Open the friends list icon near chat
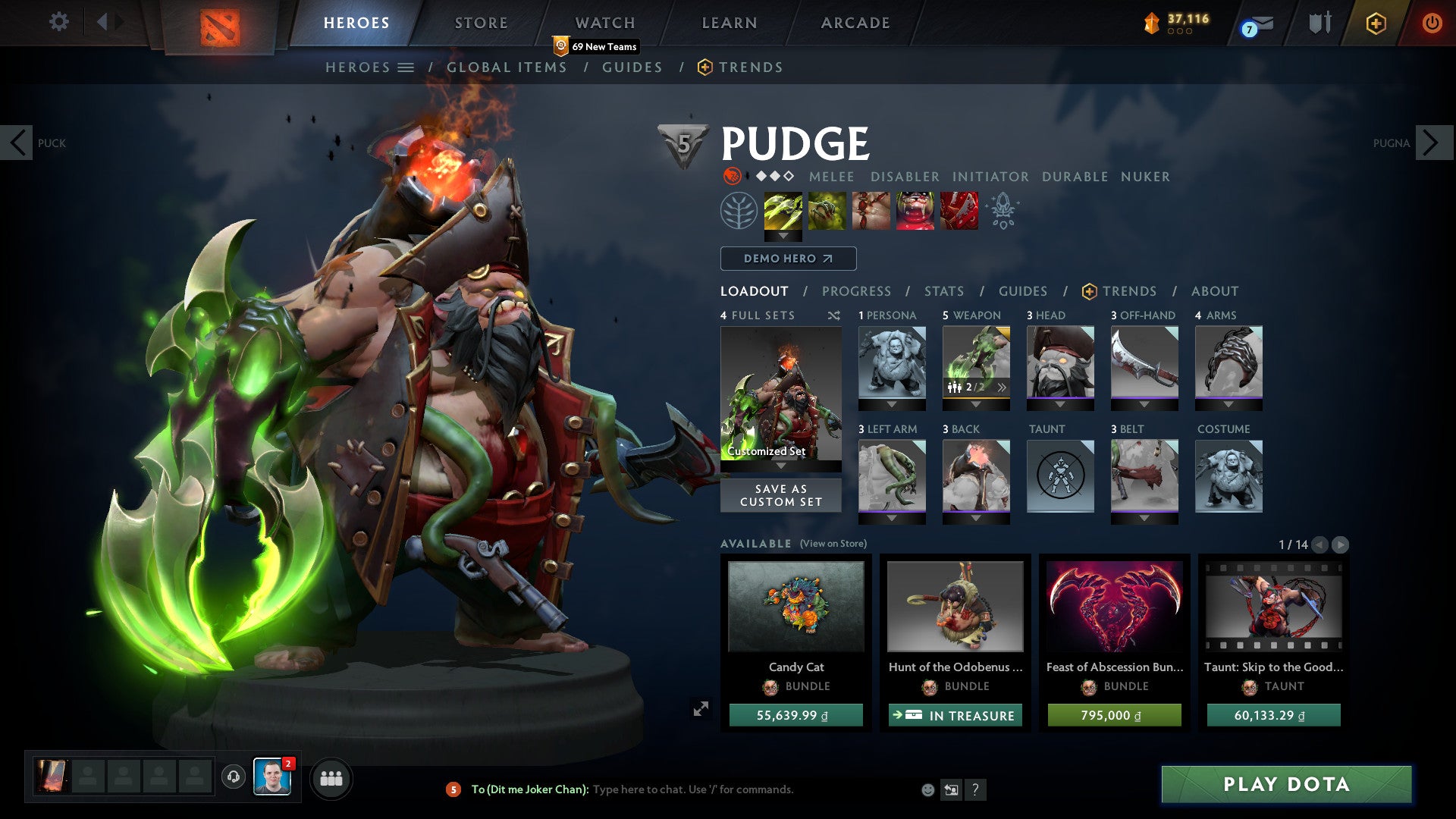The width and height of the screenshot is (1456, 819). point(331,778)
